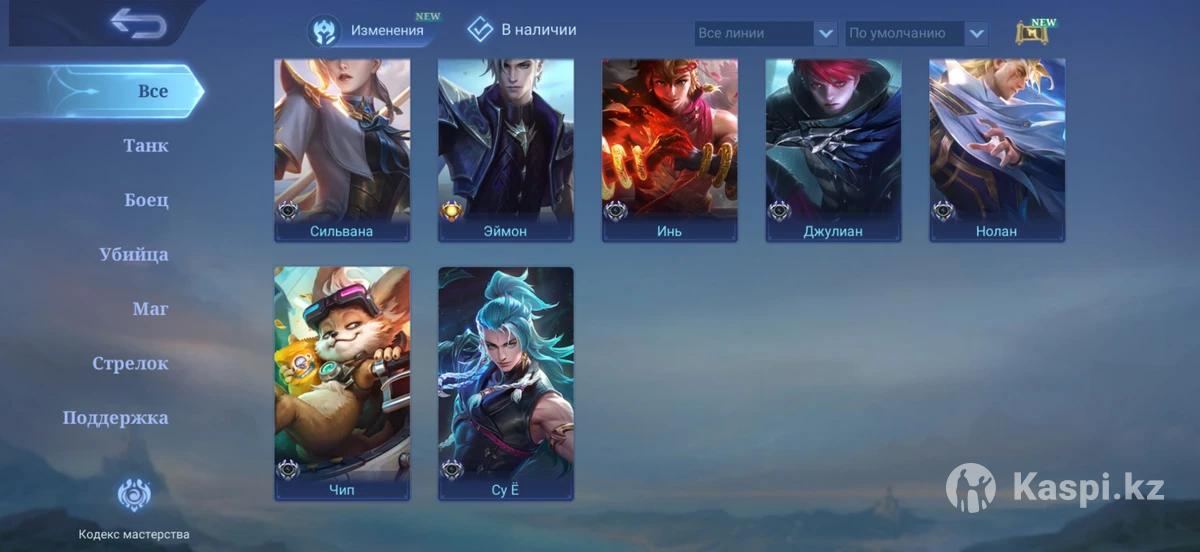
Task: Open the Маг category
Action: (x=150, y=309)
